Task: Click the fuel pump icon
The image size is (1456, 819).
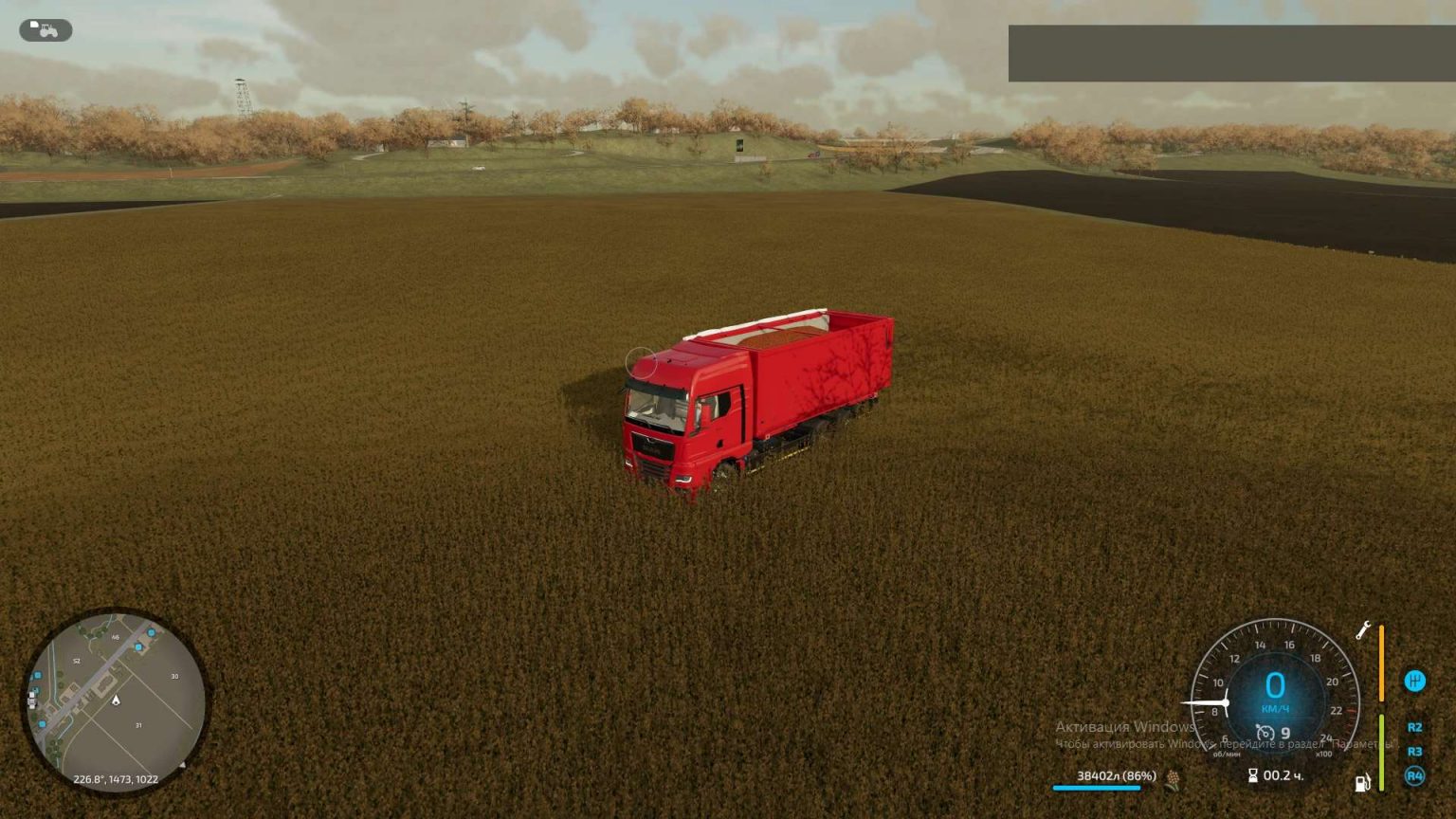Action: (1362, 781)
